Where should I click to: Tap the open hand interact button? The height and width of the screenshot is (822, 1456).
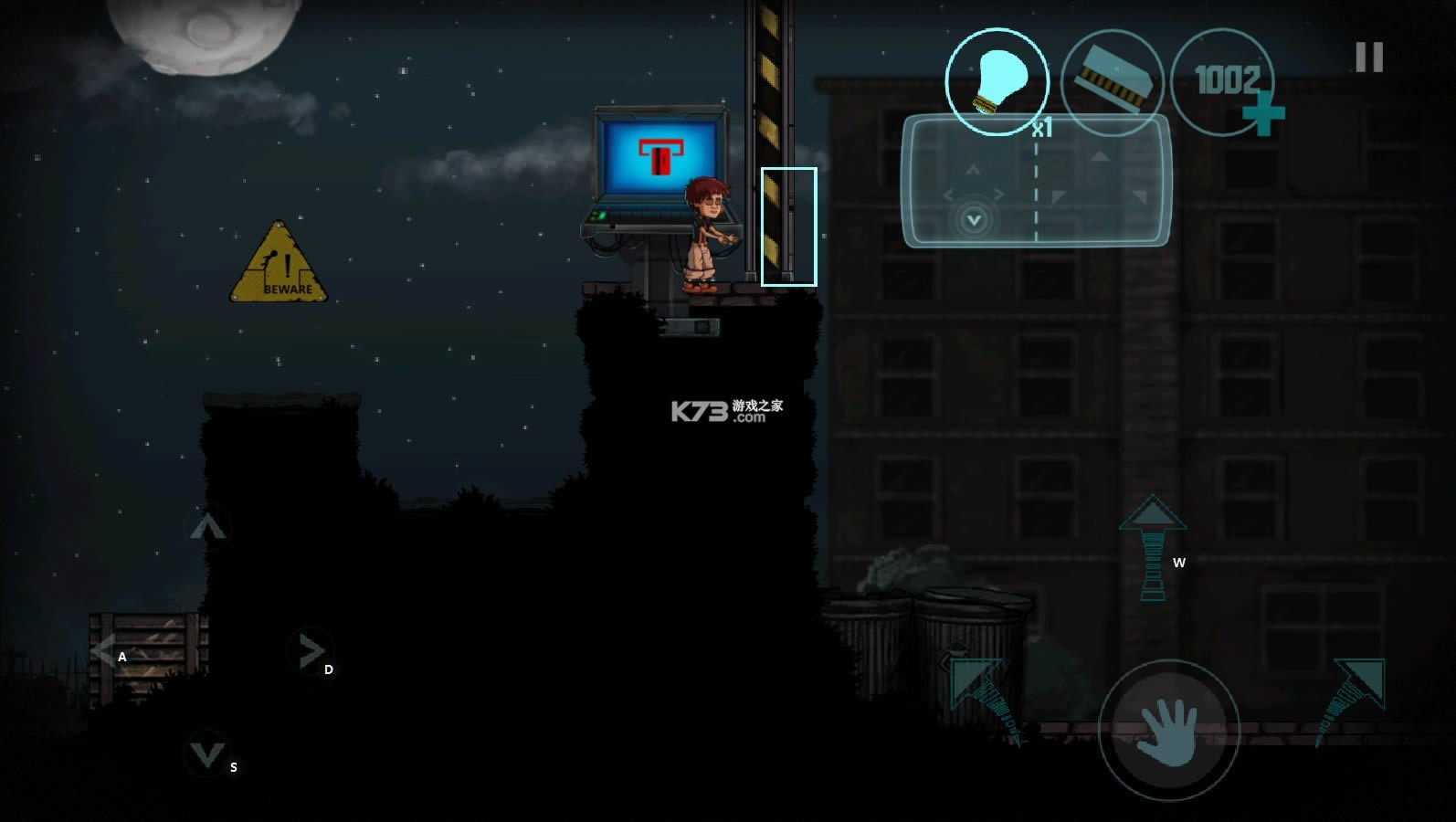click(1168, 731)
